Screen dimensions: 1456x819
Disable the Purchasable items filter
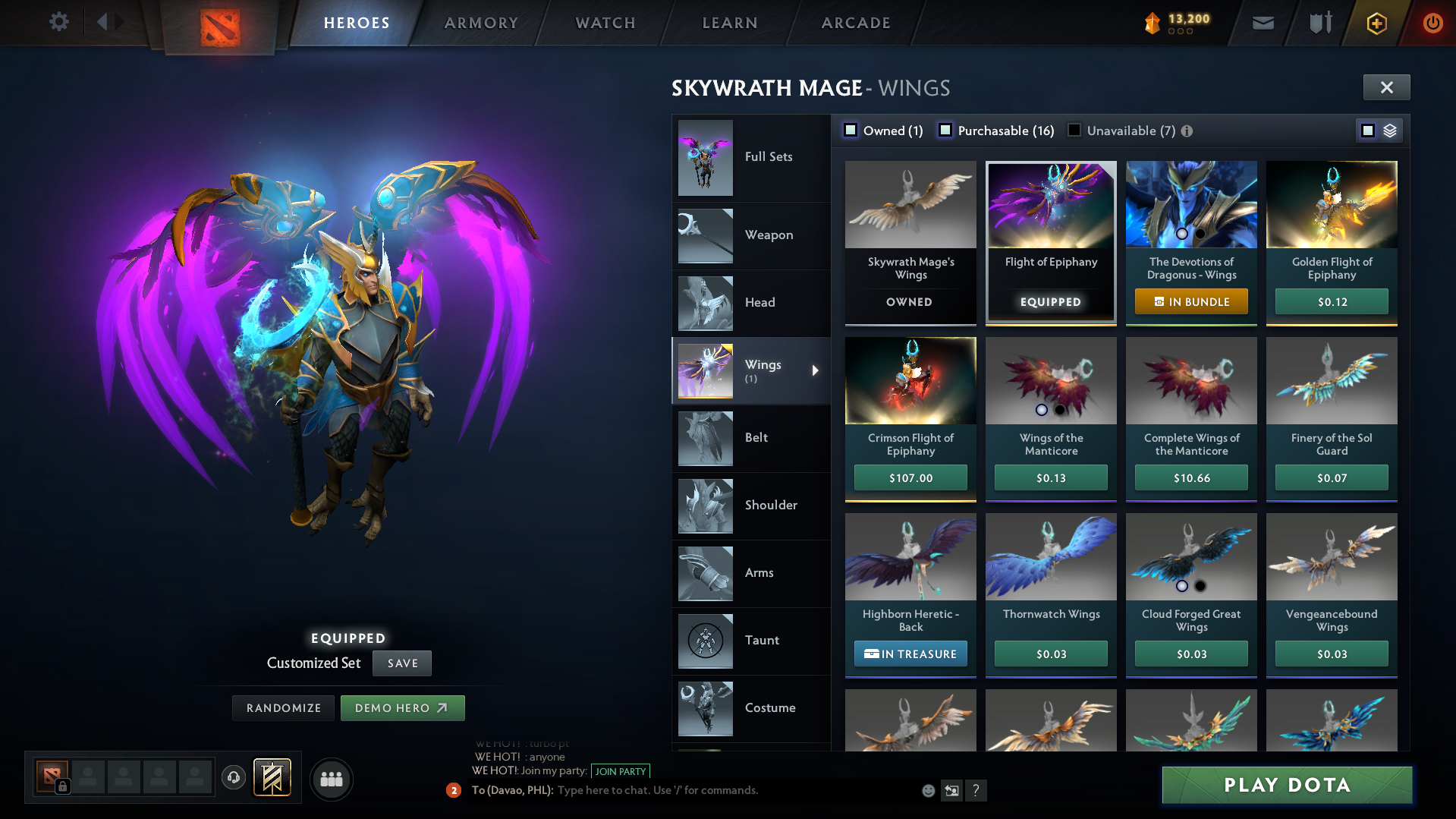tap(945, 130)
